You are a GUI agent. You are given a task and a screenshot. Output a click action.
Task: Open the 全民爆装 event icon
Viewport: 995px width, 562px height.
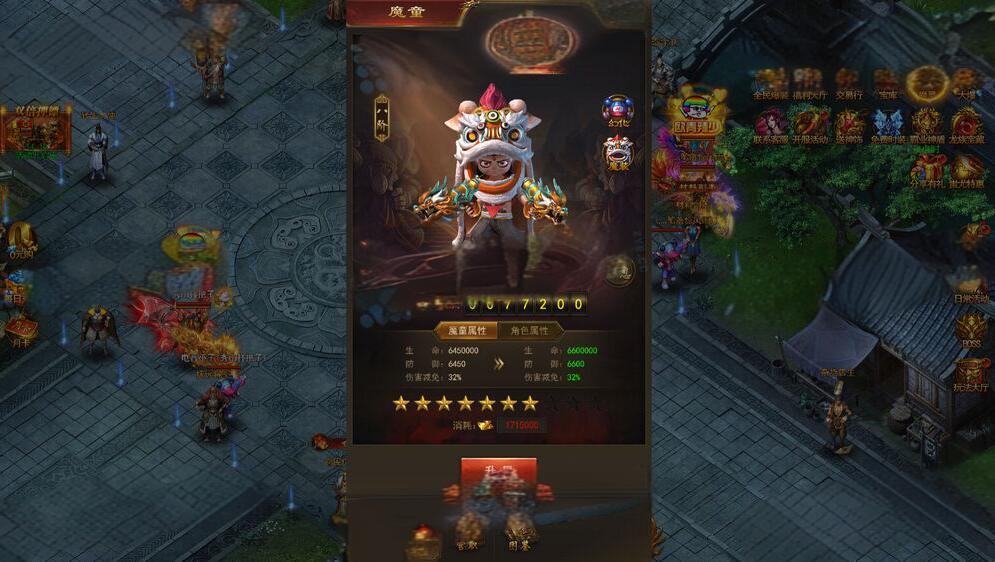point(770,83)
